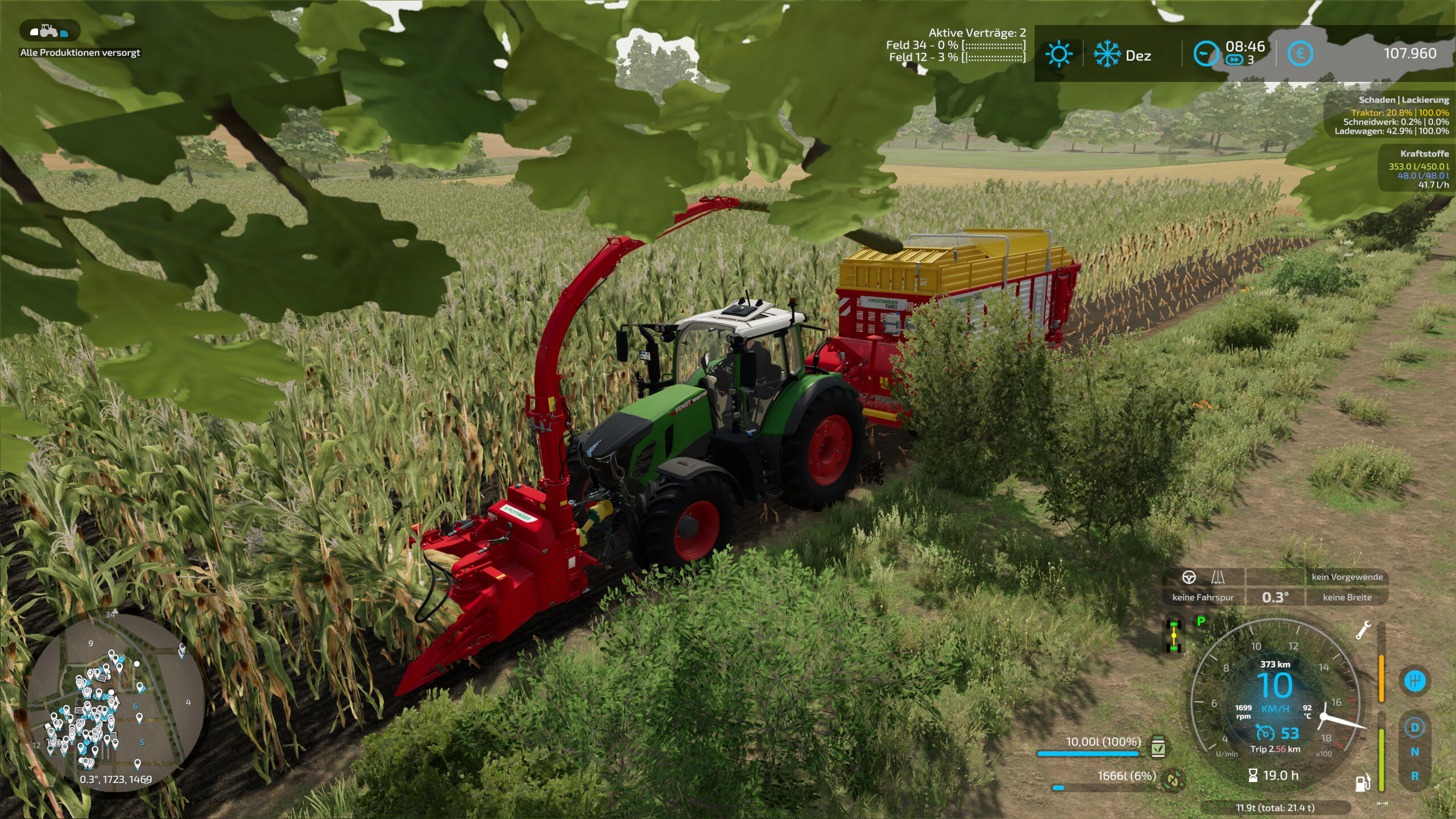Viewport: 1456px width, 819px height.
Task: Select the silage additive jar icon
Action: click(x=1158, y=747)
